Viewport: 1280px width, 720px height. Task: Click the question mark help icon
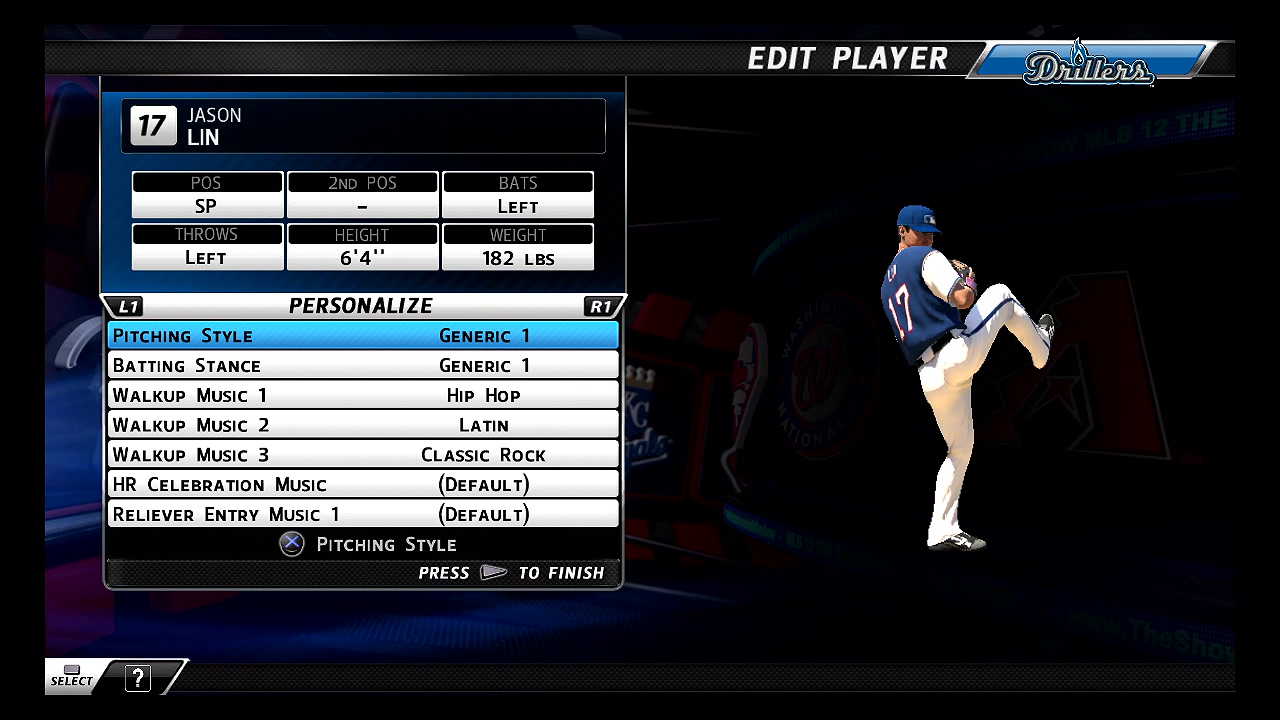pos(138,678)
